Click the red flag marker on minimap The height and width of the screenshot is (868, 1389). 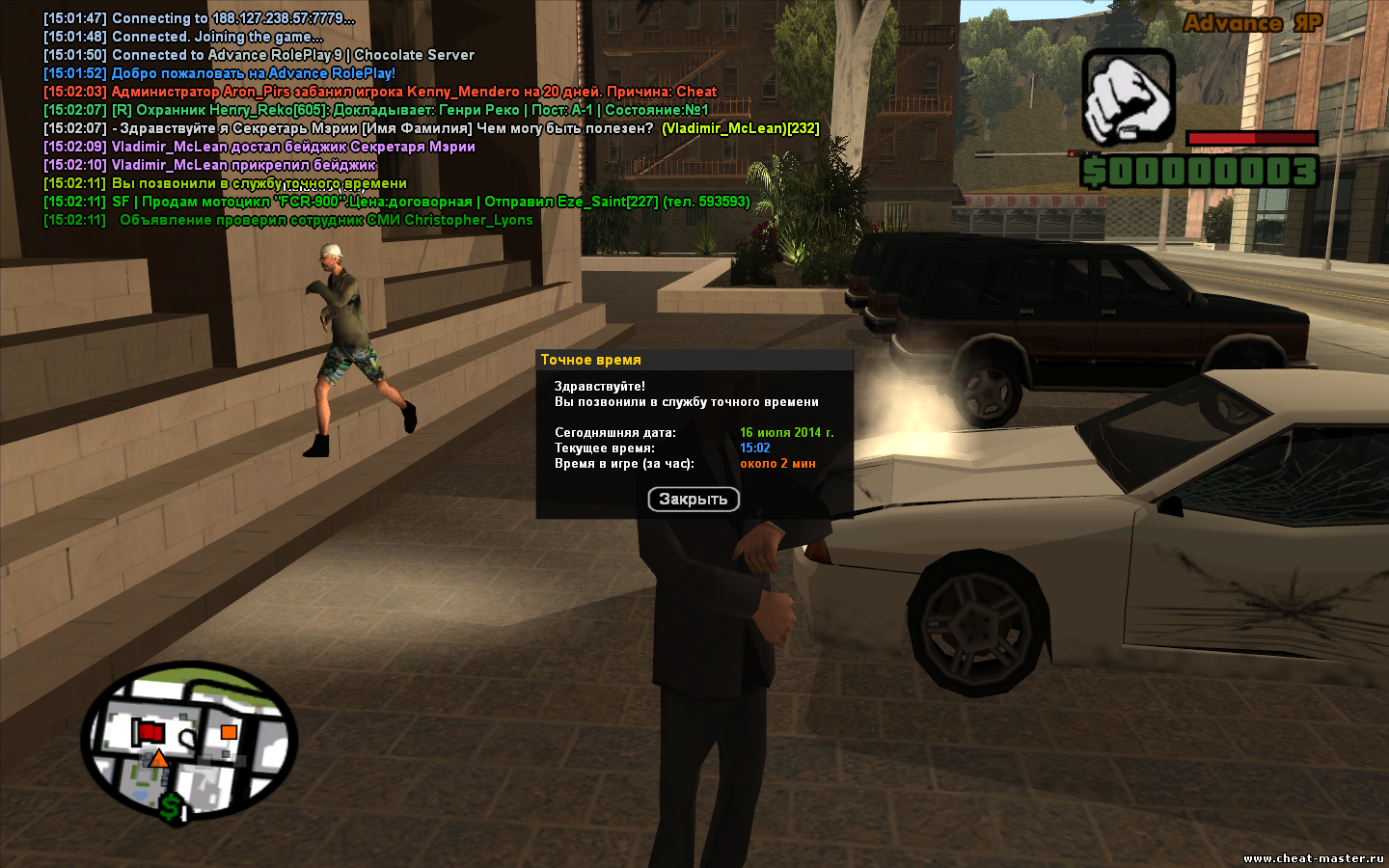[x=150, y=733]
